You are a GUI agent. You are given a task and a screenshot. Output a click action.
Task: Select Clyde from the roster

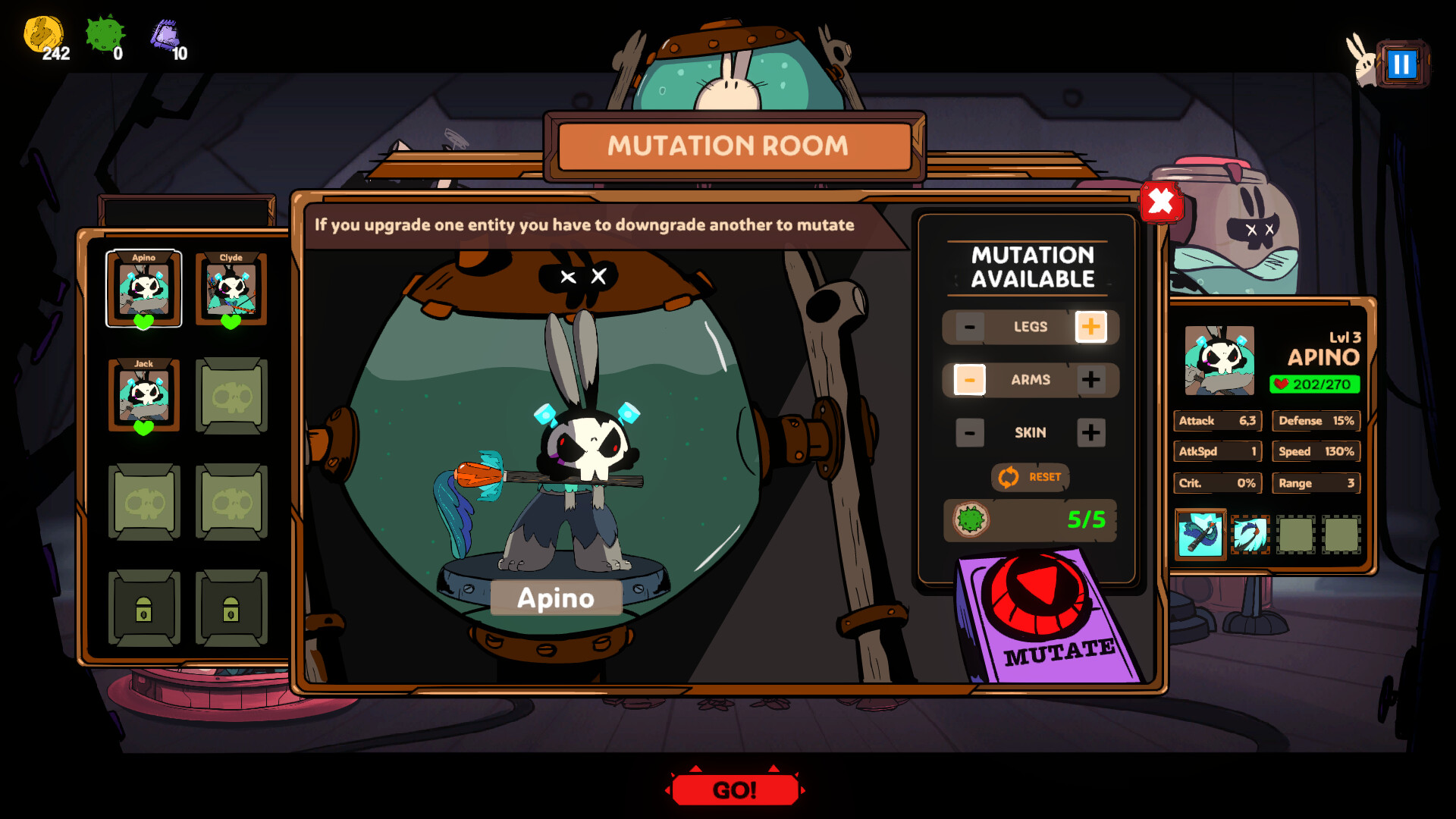pyautogui.click(x=231, y=288)
